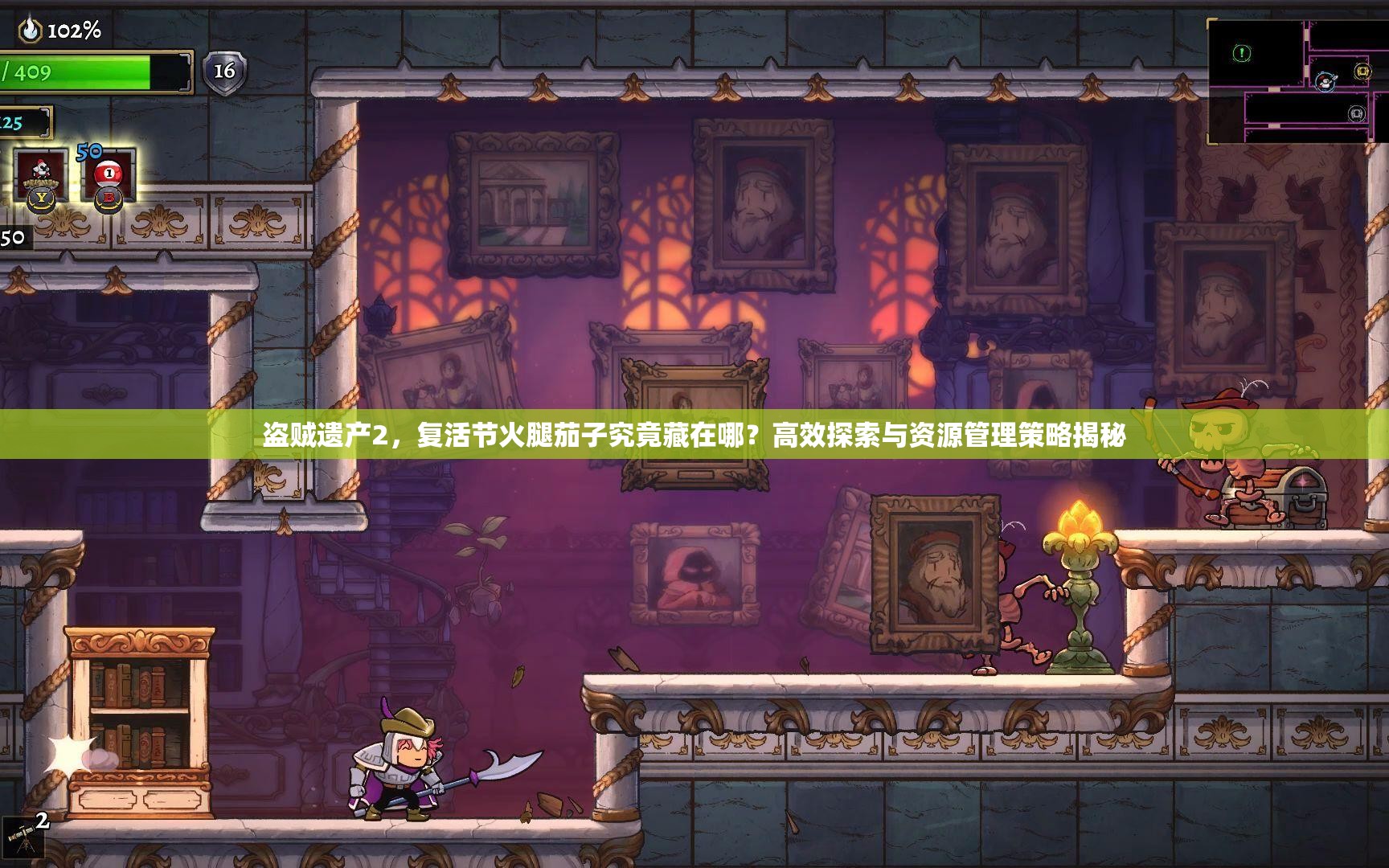Click the armor shield showing 16
This screenshot has width=1389, height=868.
click(223, 72)
